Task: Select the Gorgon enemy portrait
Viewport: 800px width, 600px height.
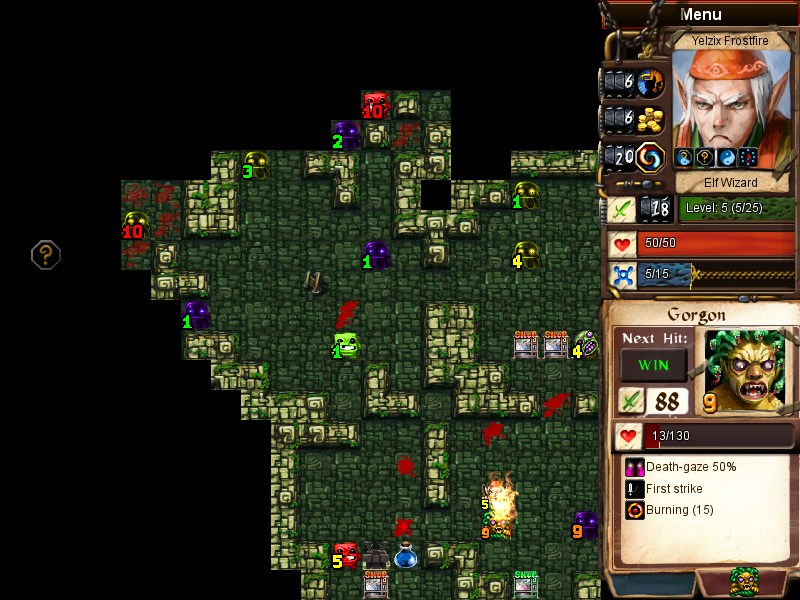Action: (745, 369)
